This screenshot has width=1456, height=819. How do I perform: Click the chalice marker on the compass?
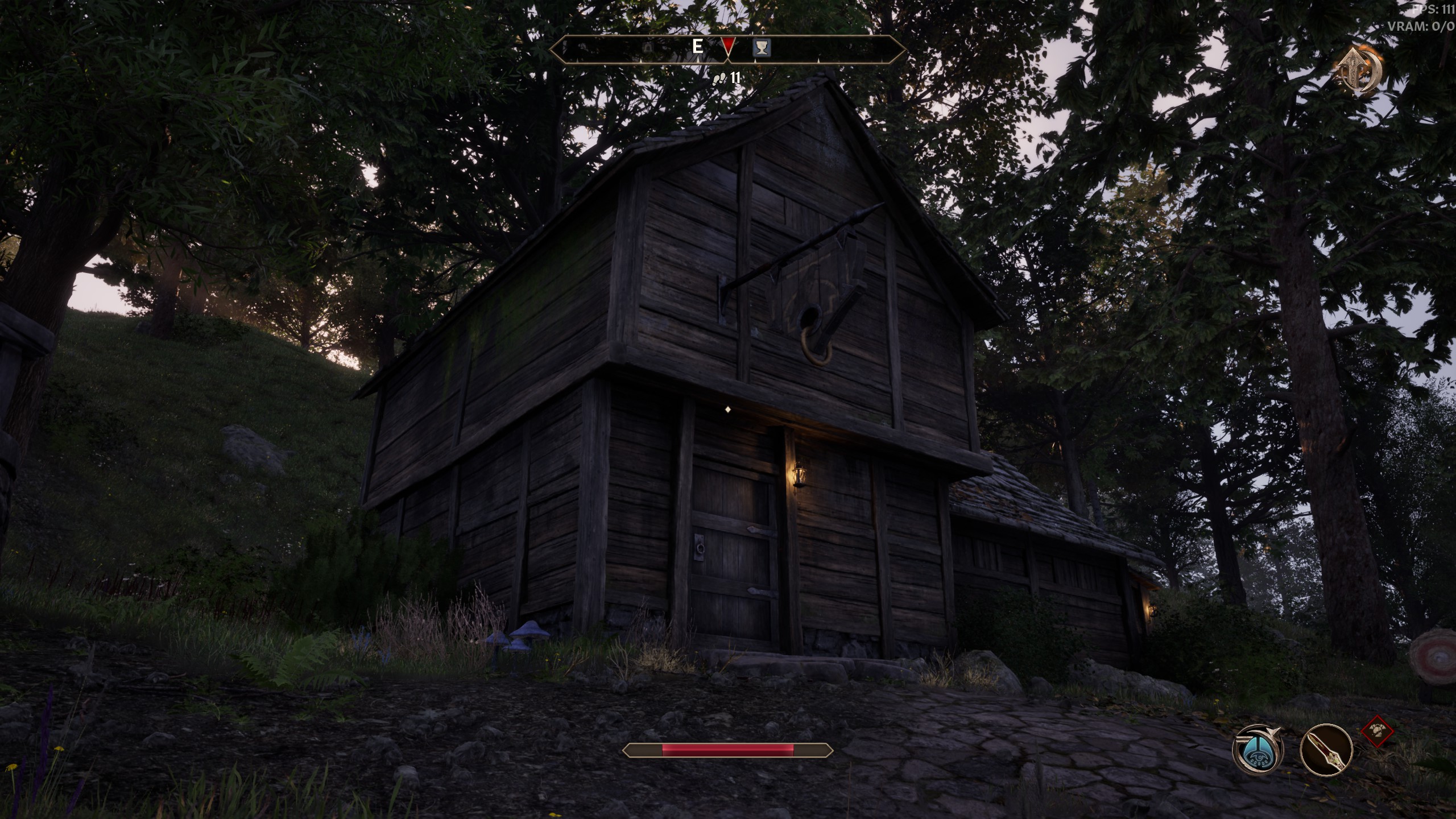click(x=762, y=47)
